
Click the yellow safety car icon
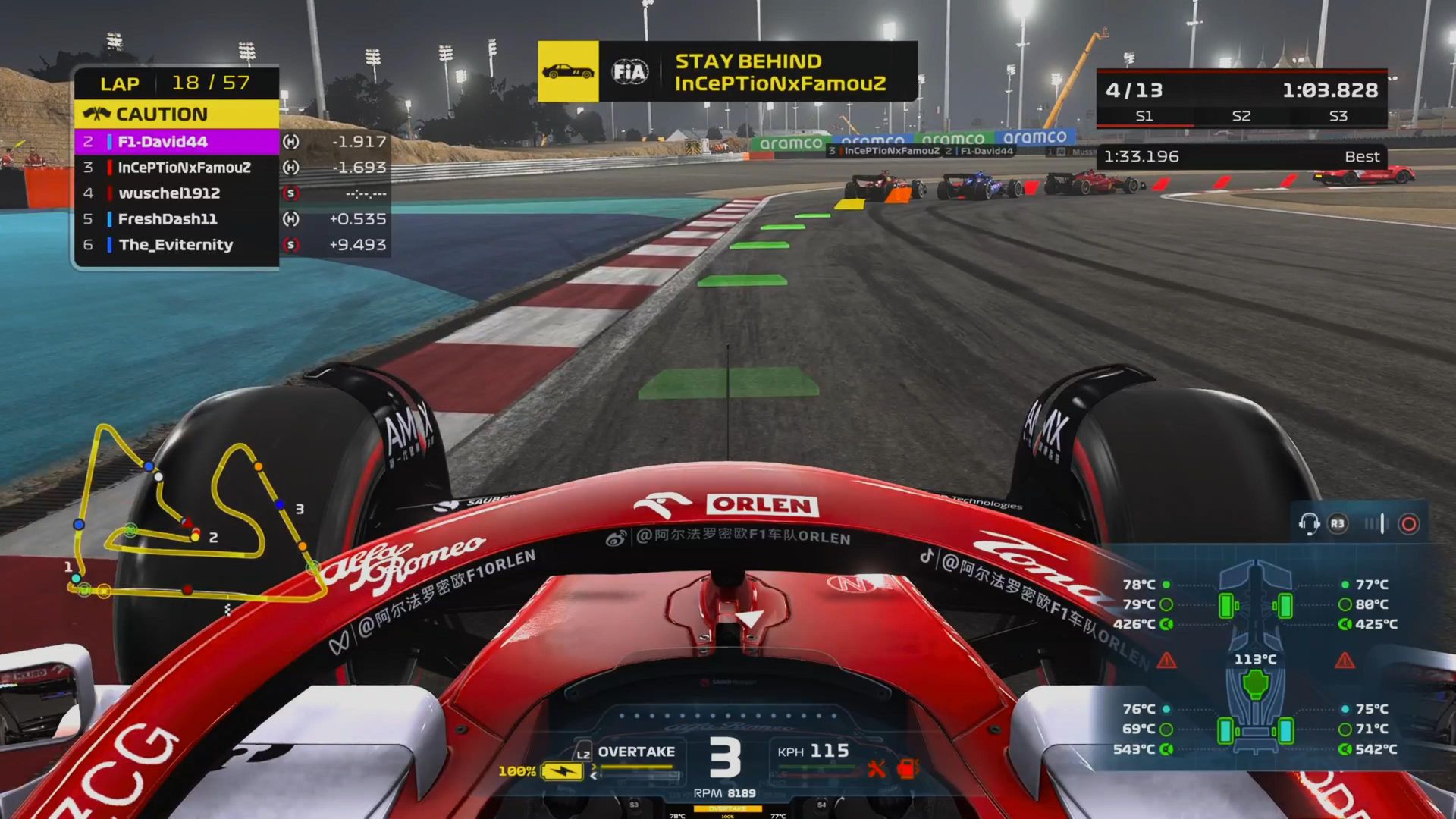[568, 72]
